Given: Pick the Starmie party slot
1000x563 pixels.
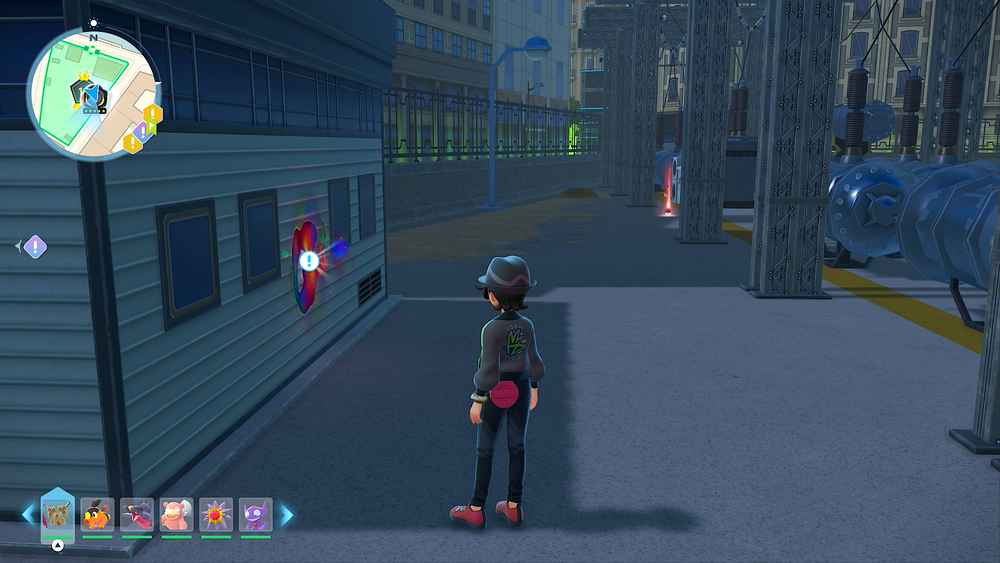Looking at the screenshot, I should point(216,514).
